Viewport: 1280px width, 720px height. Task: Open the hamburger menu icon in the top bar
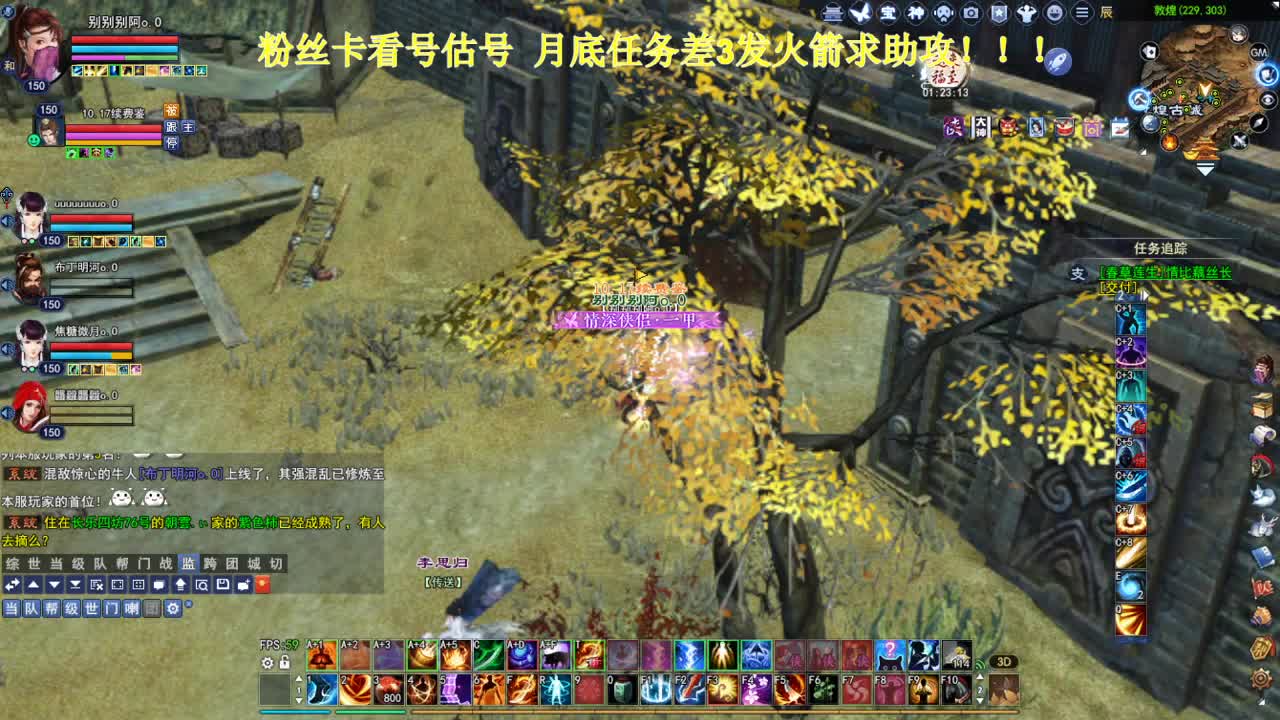pos(1081,13)
